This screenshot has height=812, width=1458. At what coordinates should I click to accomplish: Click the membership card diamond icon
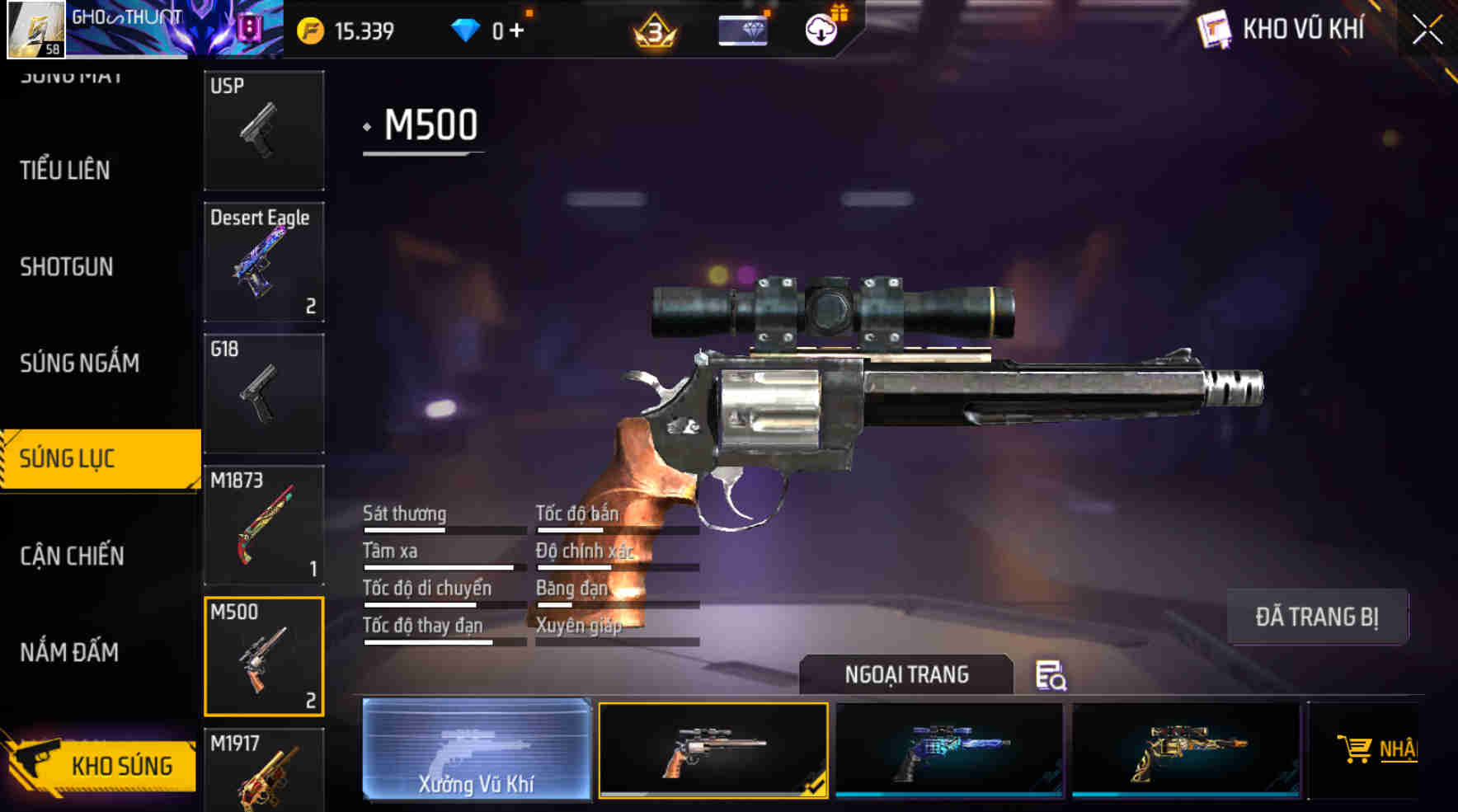click(741, 30)
